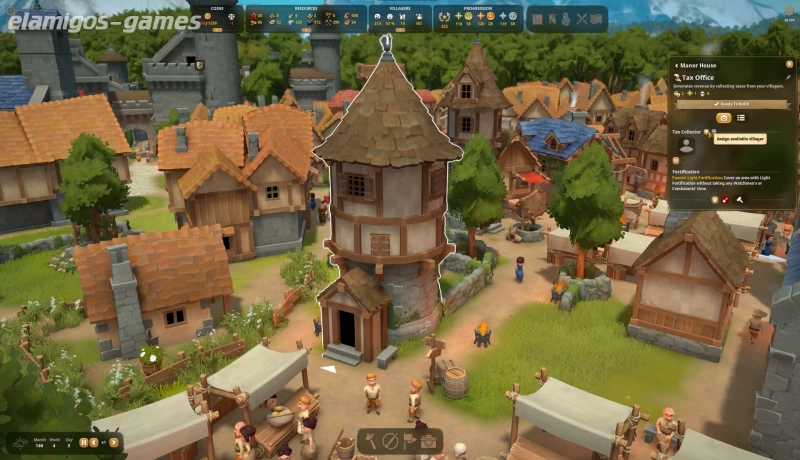
Task: Click the Ready To Build banner
Action: 731,102
